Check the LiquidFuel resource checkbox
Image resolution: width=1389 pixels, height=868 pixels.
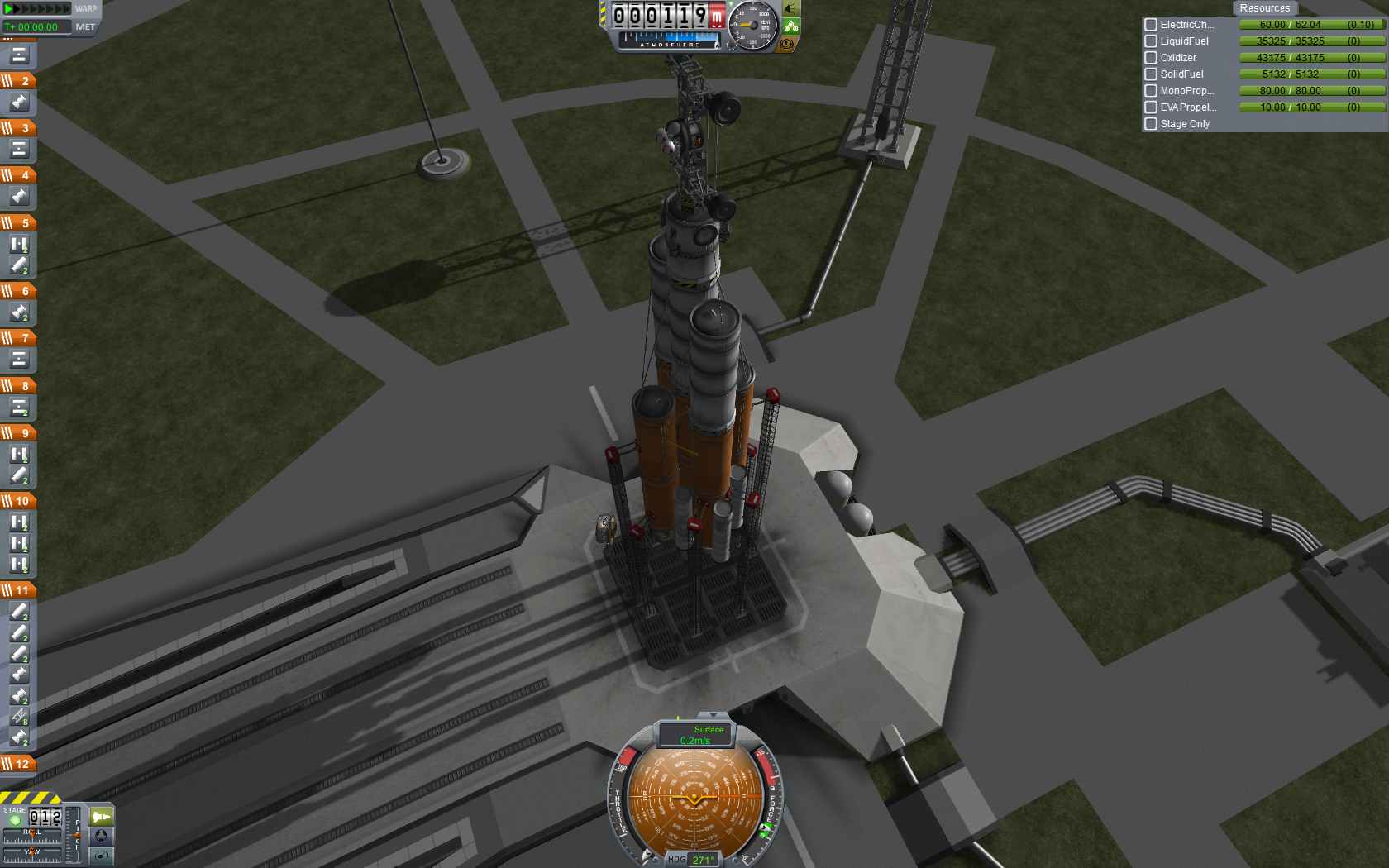(x=1151, y=41)
